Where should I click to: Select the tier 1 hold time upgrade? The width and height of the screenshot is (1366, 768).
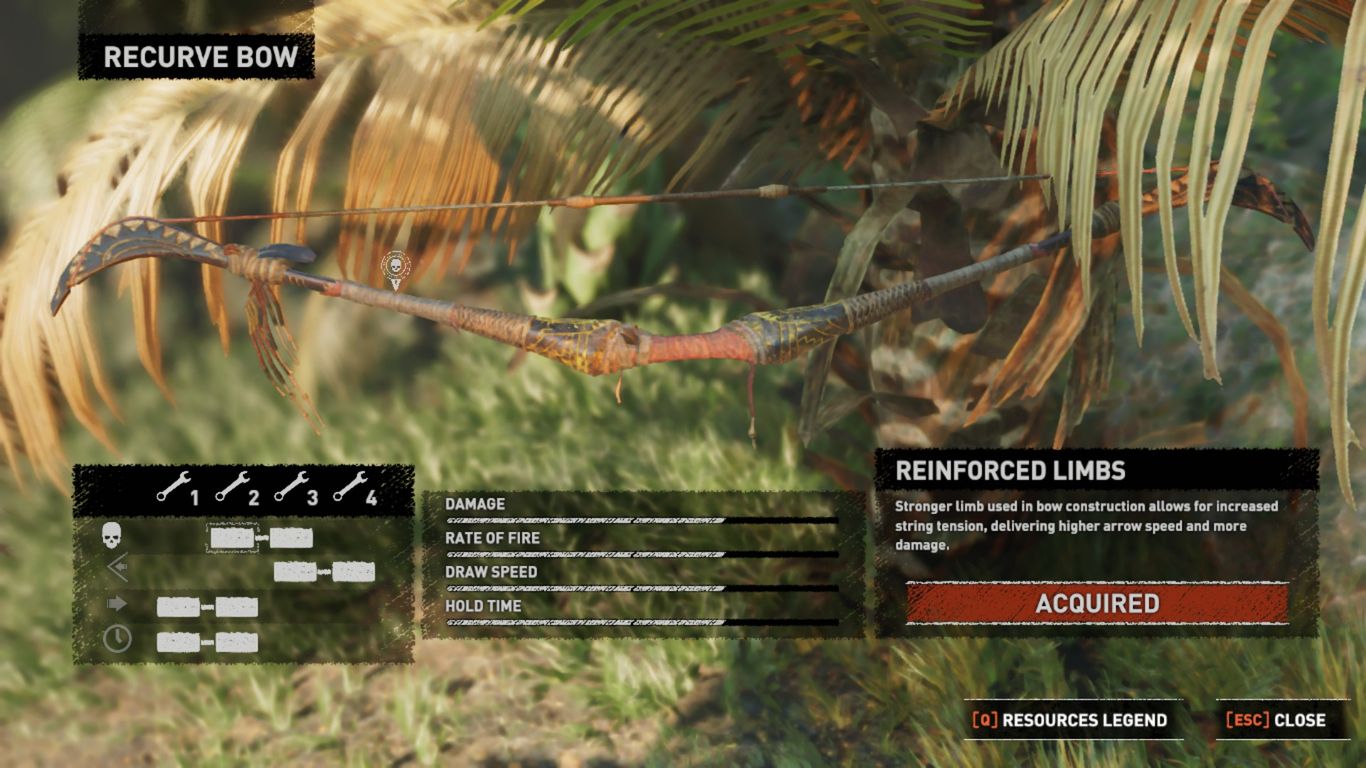(178, 642)
